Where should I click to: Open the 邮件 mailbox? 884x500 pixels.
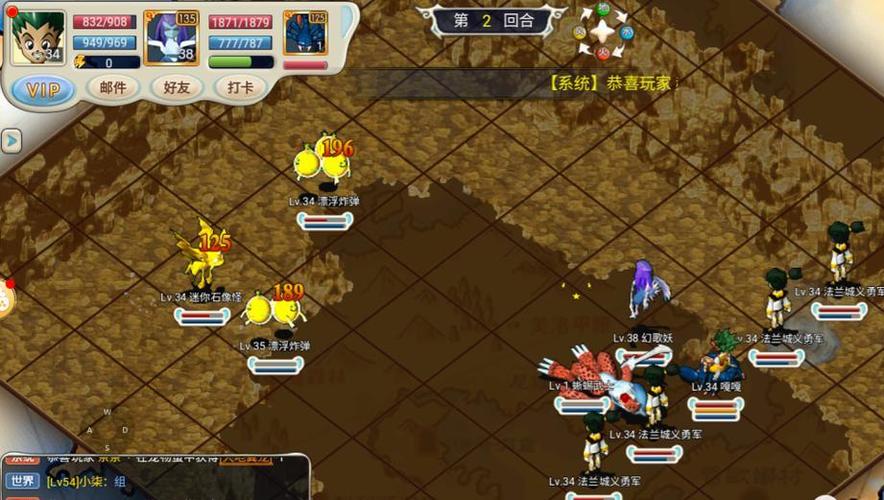[x=113, y=88]
